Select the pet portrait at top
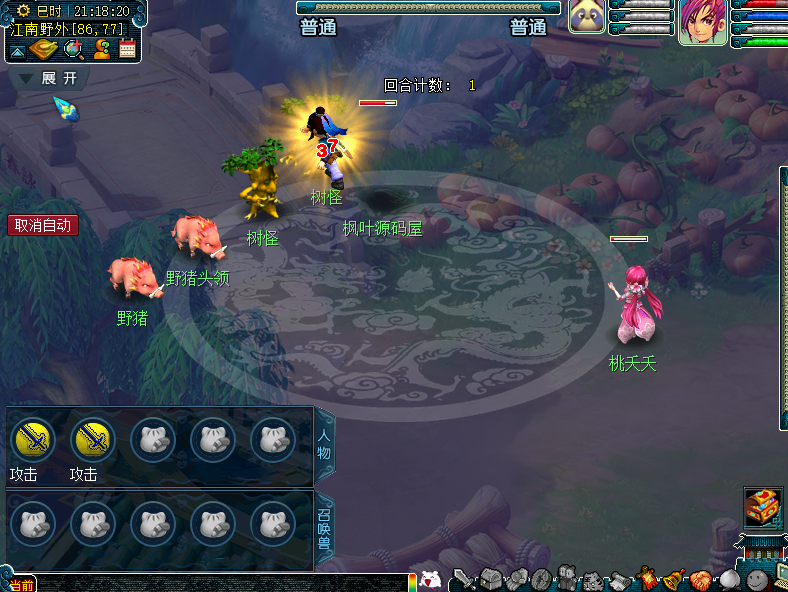Image resolution: width=788 pixels, height=592 pixels. tap(587, 18)
